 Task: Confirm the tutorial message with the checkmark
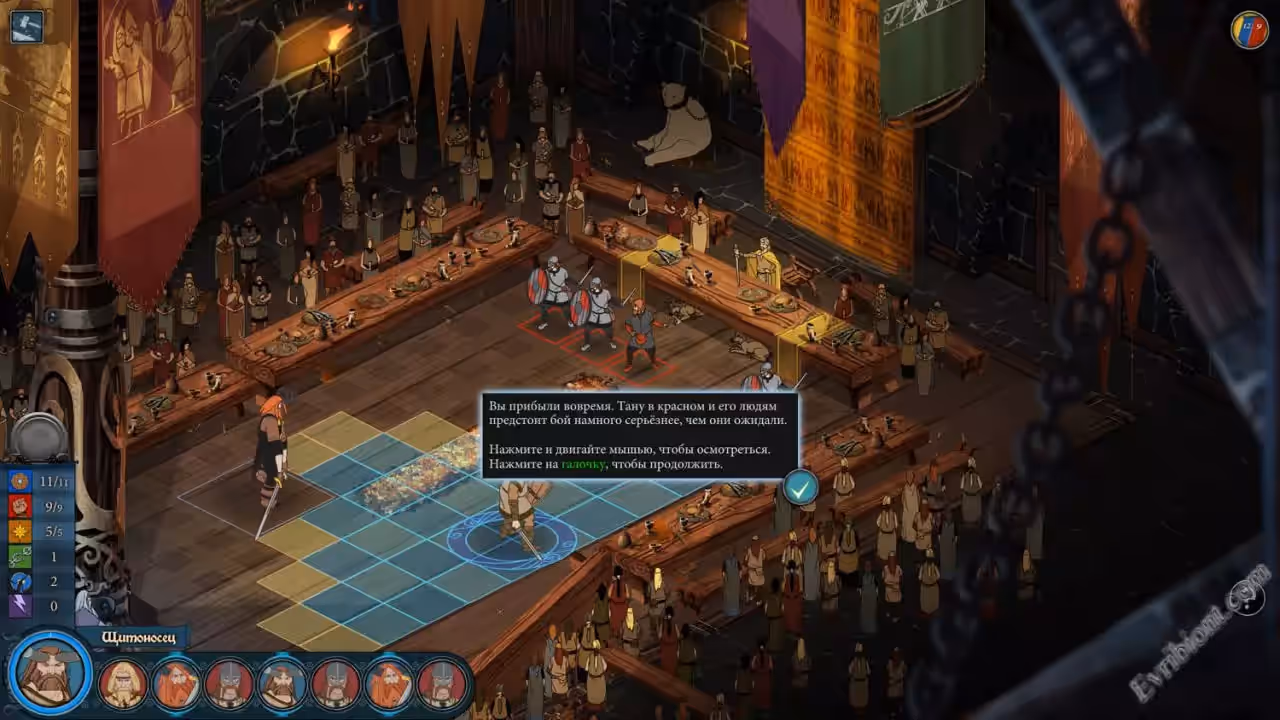[800, 487]
